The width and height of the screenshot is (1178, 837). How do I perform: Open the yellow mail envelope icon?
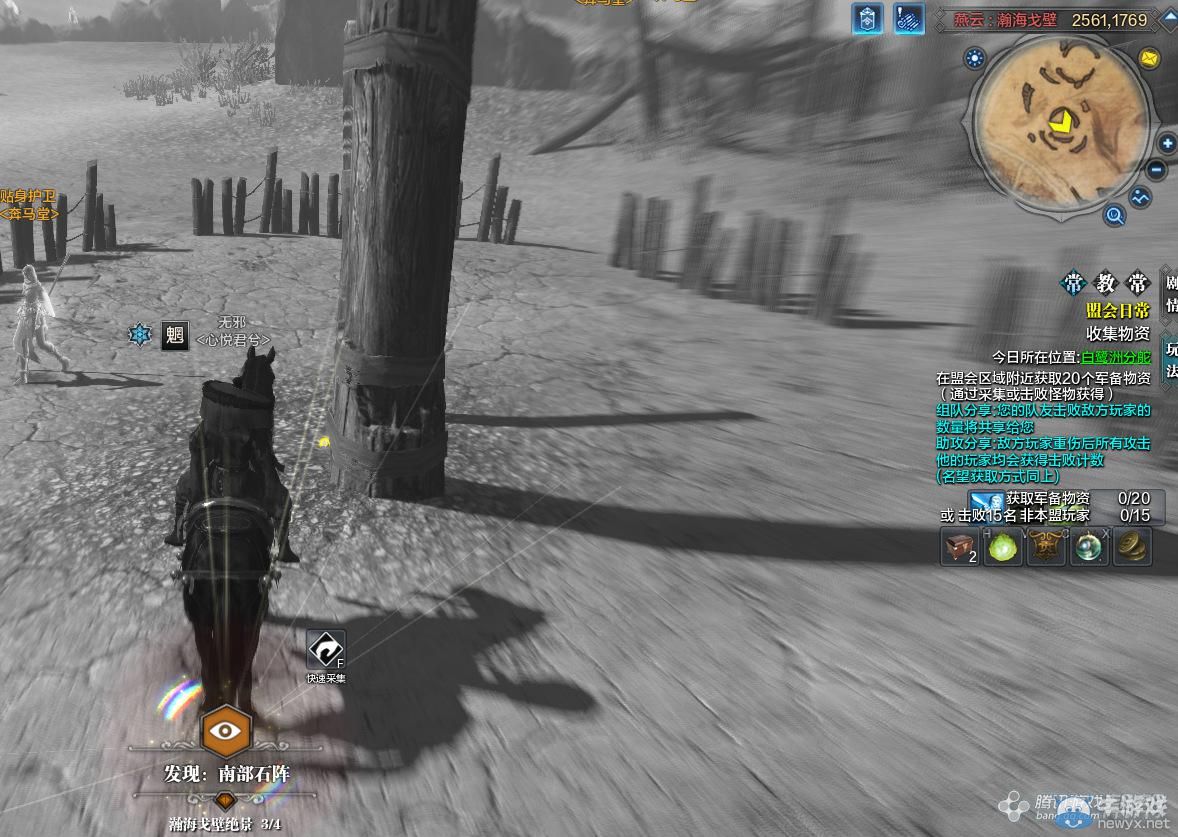click(x=1149, y=58)
